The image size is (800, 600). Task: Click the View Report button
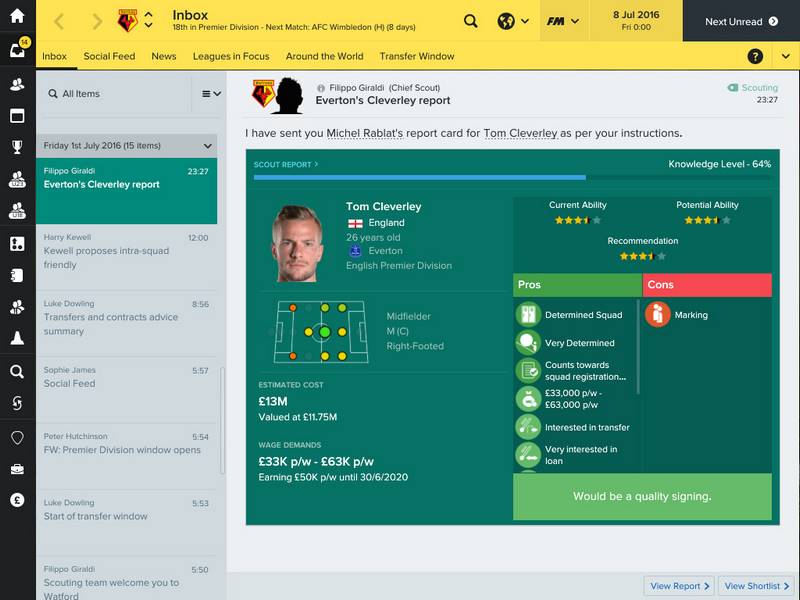[680, 586]
